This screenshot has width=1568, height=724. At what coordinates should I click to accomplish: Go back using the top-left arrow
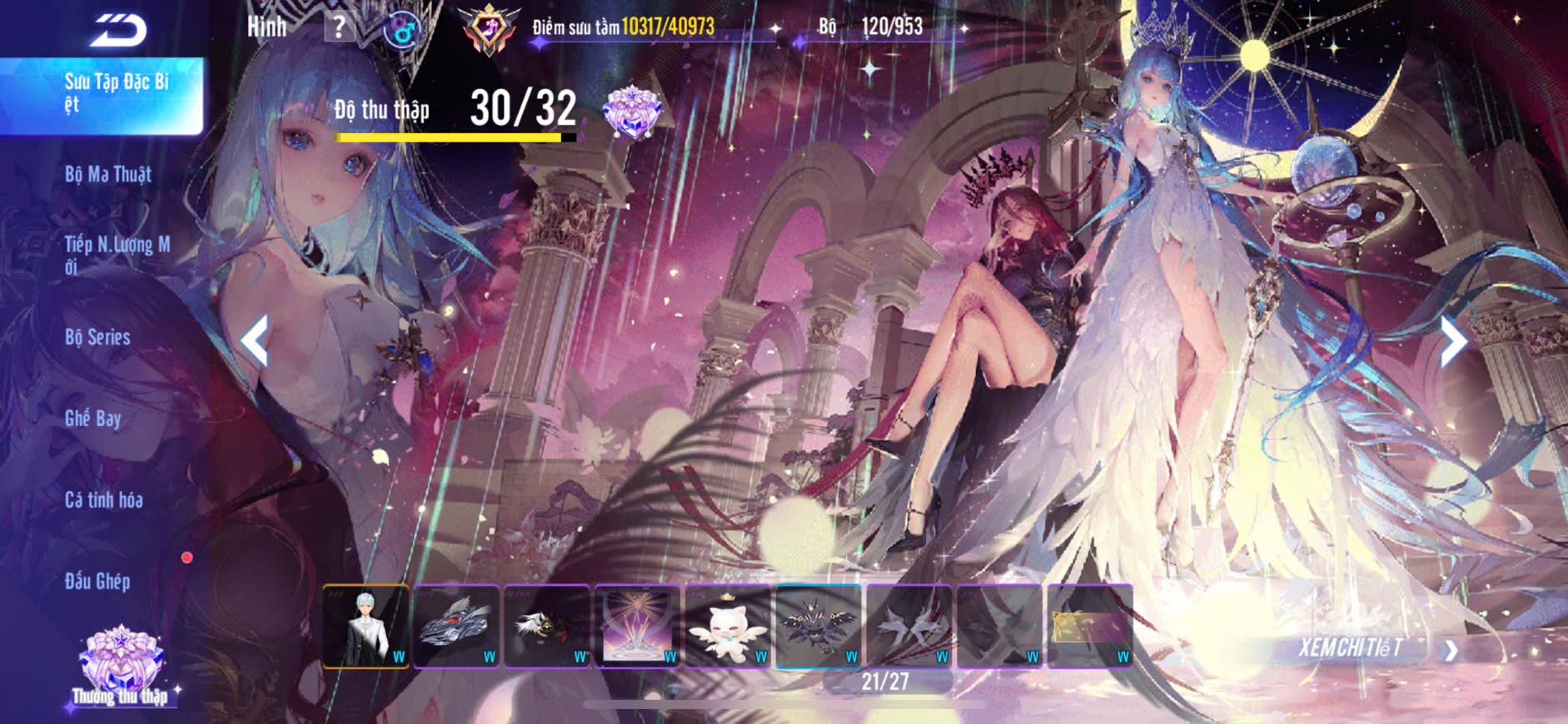[118, 31]
